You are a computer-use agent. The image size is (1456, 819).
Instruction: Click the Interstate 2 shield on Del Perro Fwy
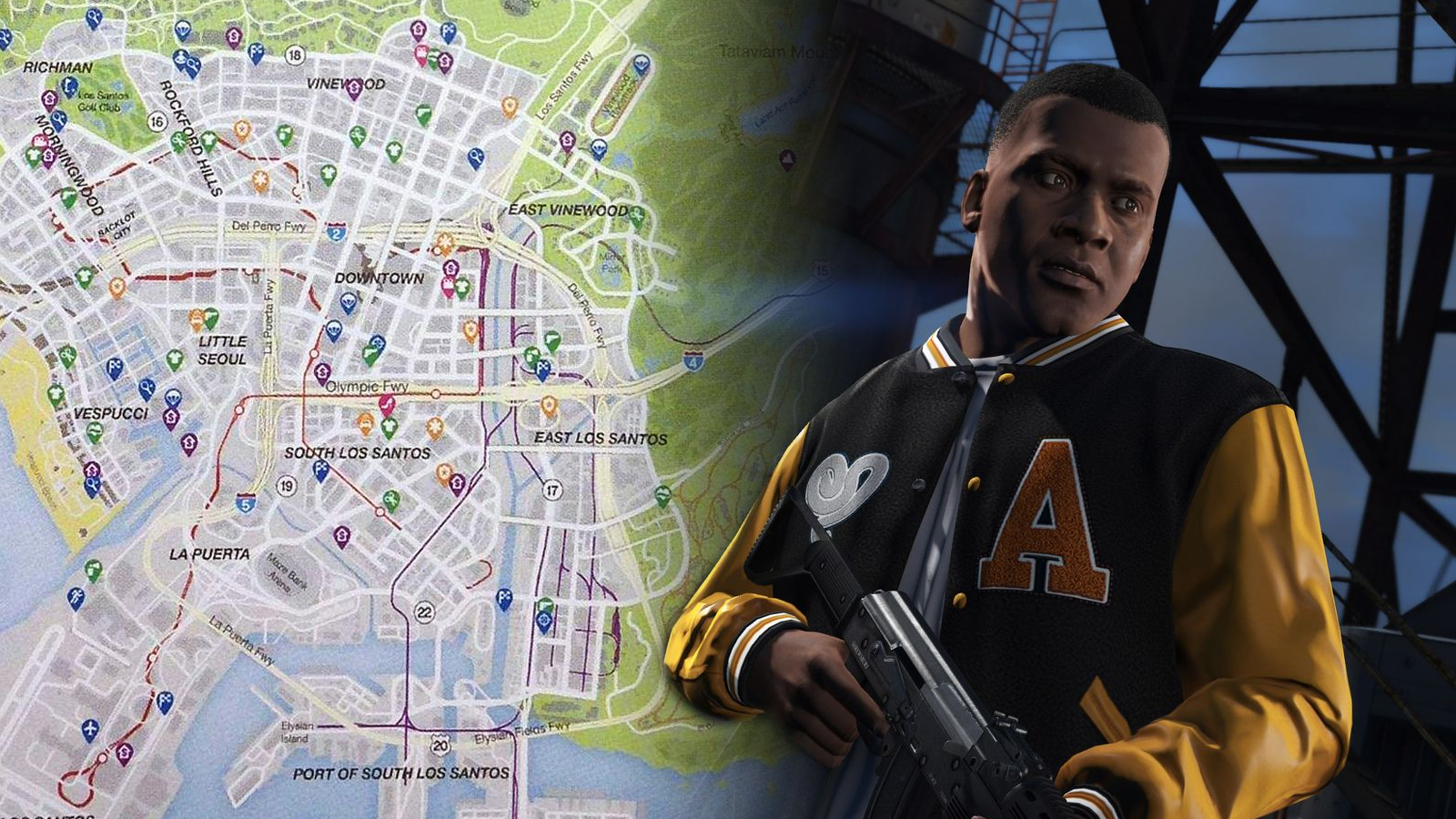tap(338, 230)
